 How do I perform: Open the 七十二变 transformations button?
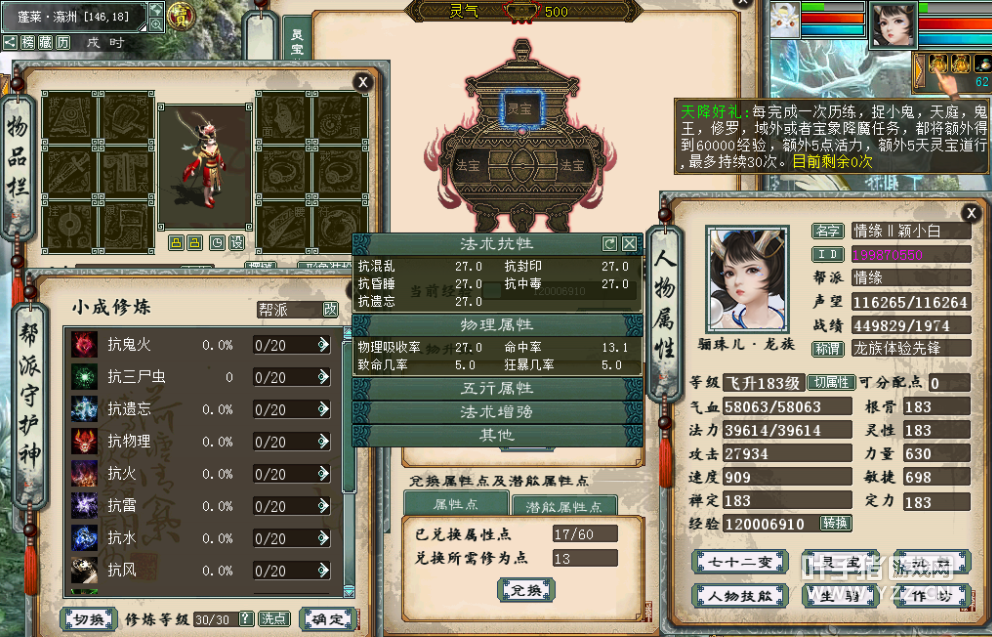[735, 562]
